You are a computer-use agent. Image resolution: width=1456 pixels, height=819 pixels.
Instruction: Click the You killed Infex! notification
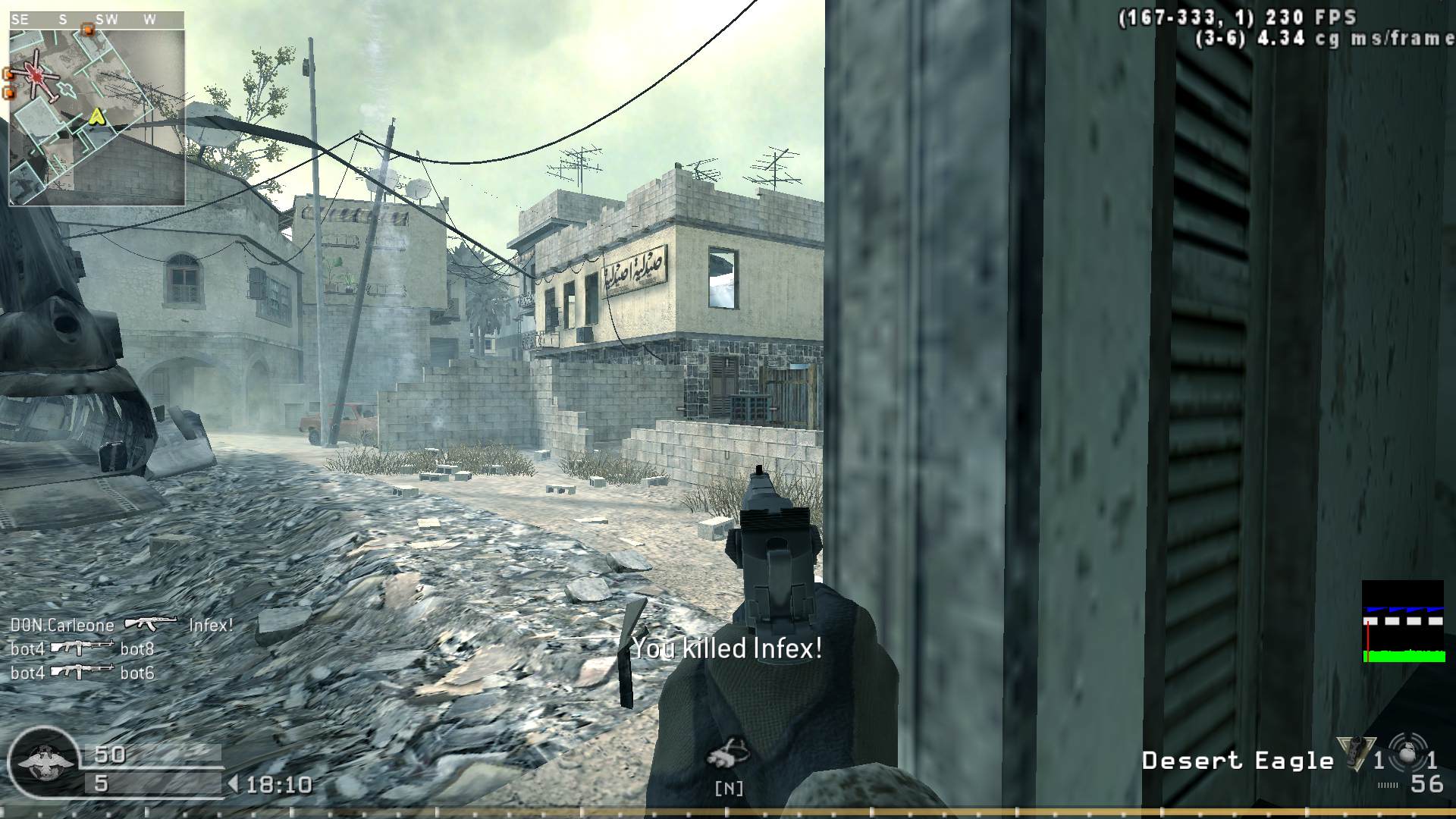726,649
